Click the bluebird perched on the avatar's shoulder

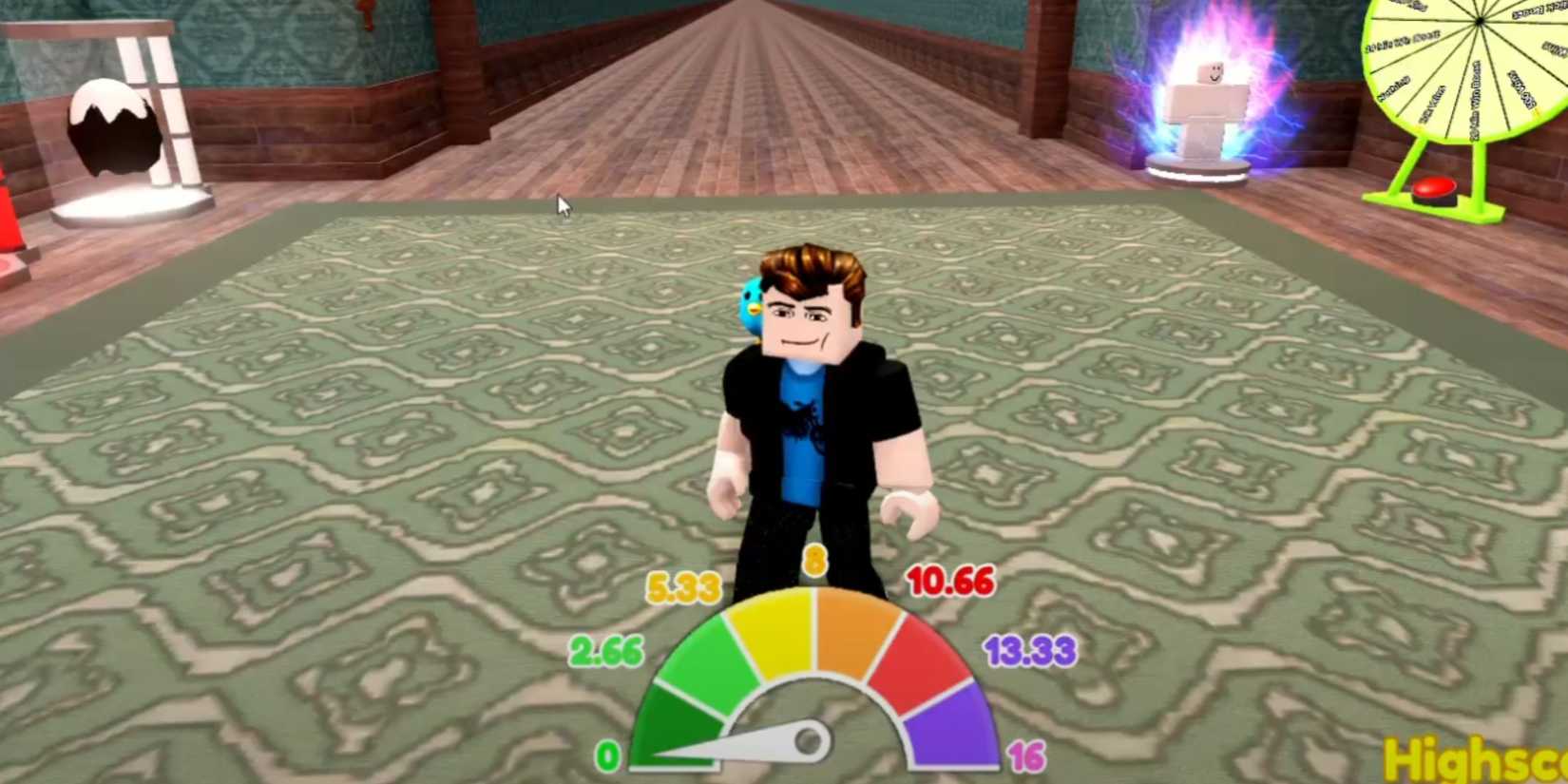coord(754,304)
